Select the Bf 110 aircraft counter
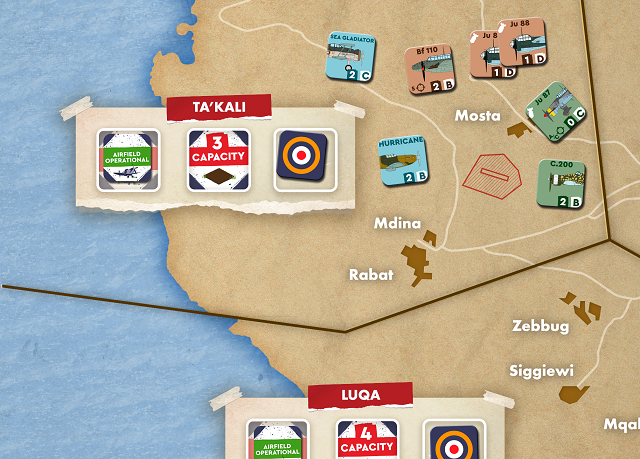This screenshot has width=640, height=459. (431, 72)
